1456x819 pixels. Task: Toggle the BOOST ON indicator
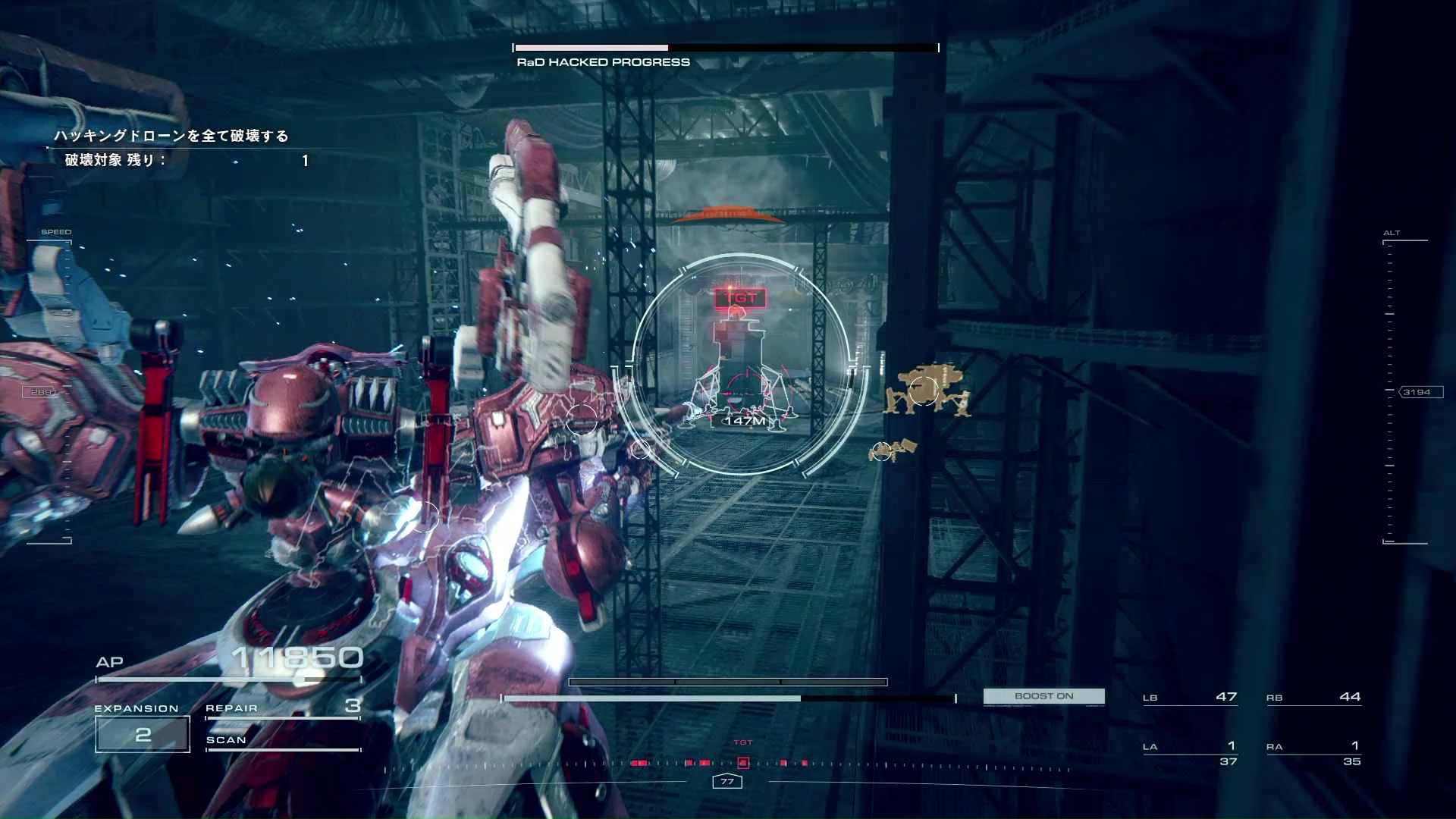click(1043, 696)
